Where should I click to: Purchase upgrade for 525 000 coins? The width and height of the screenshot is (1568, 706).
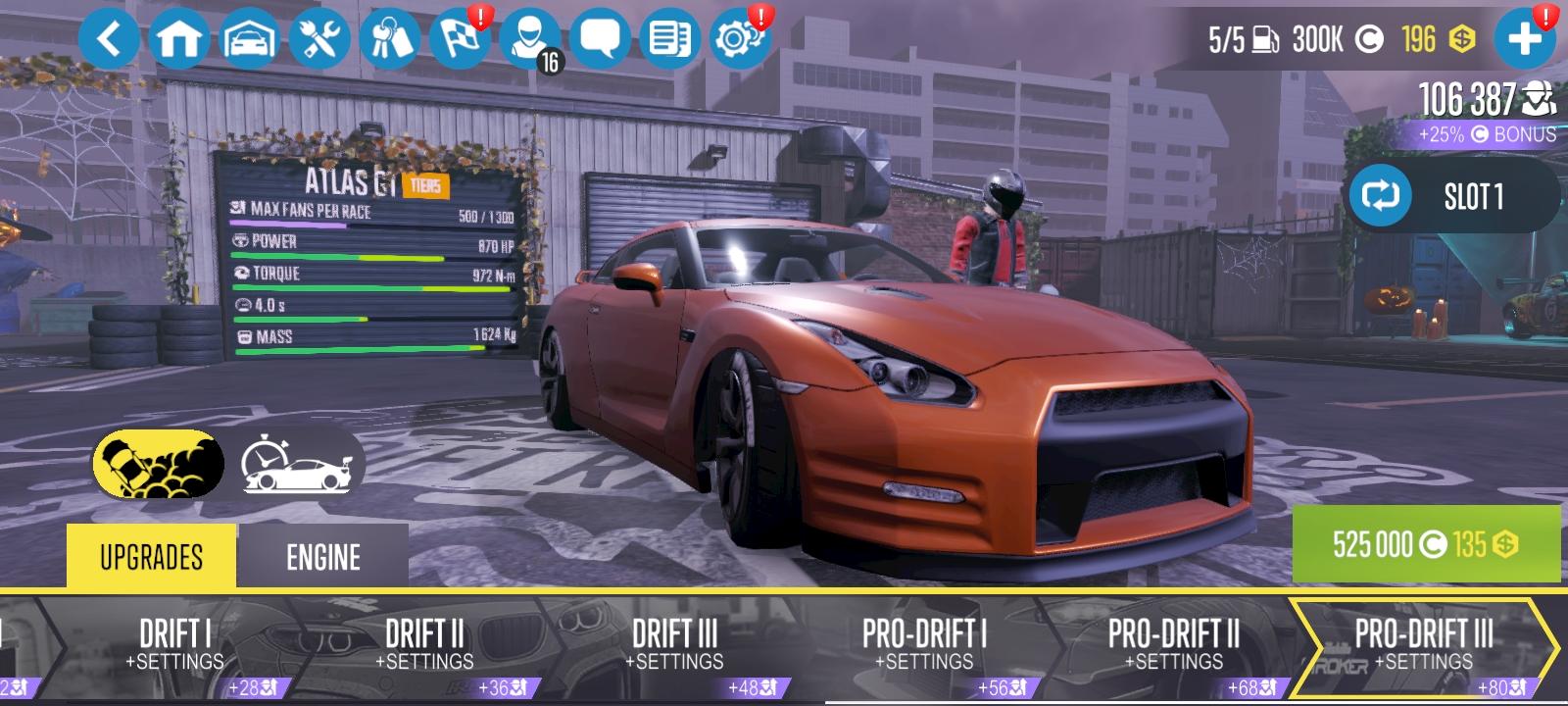1426,540
